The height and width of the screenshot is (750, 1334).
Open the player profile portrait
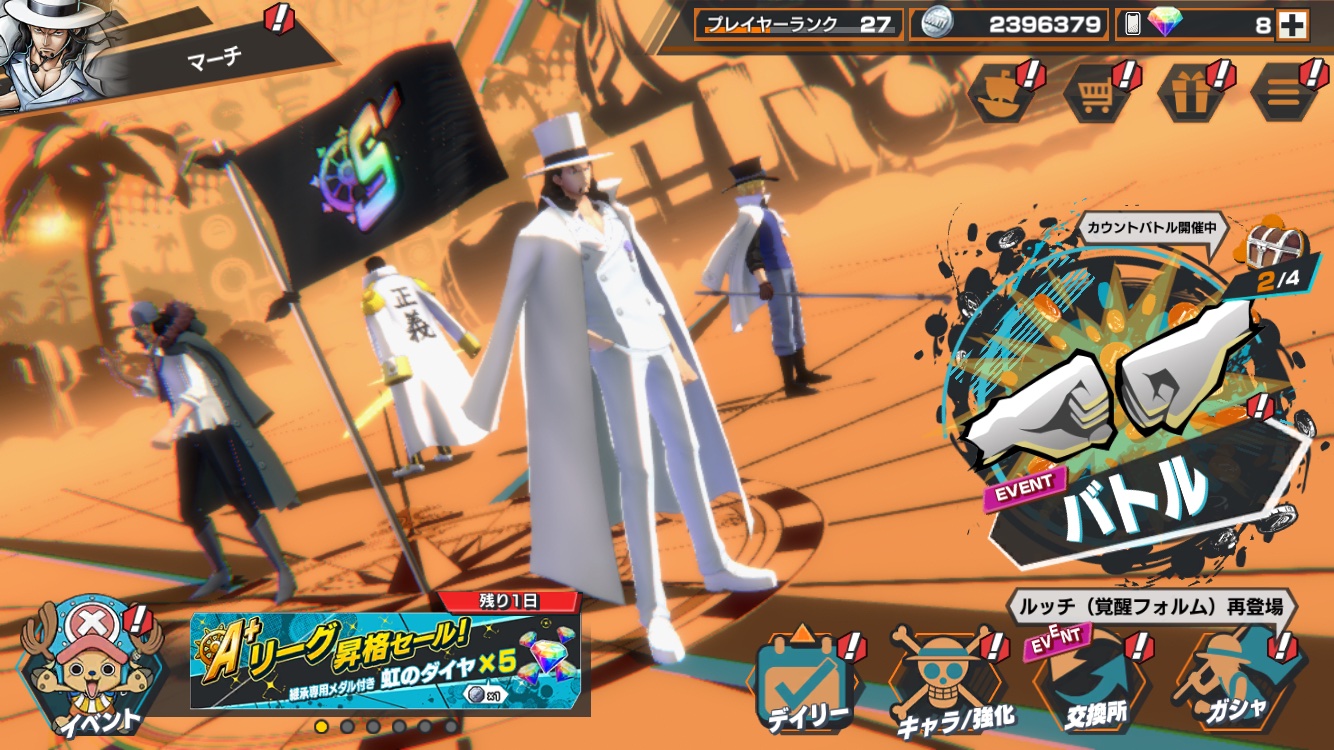pyautogui.click(x=50, y=52)
